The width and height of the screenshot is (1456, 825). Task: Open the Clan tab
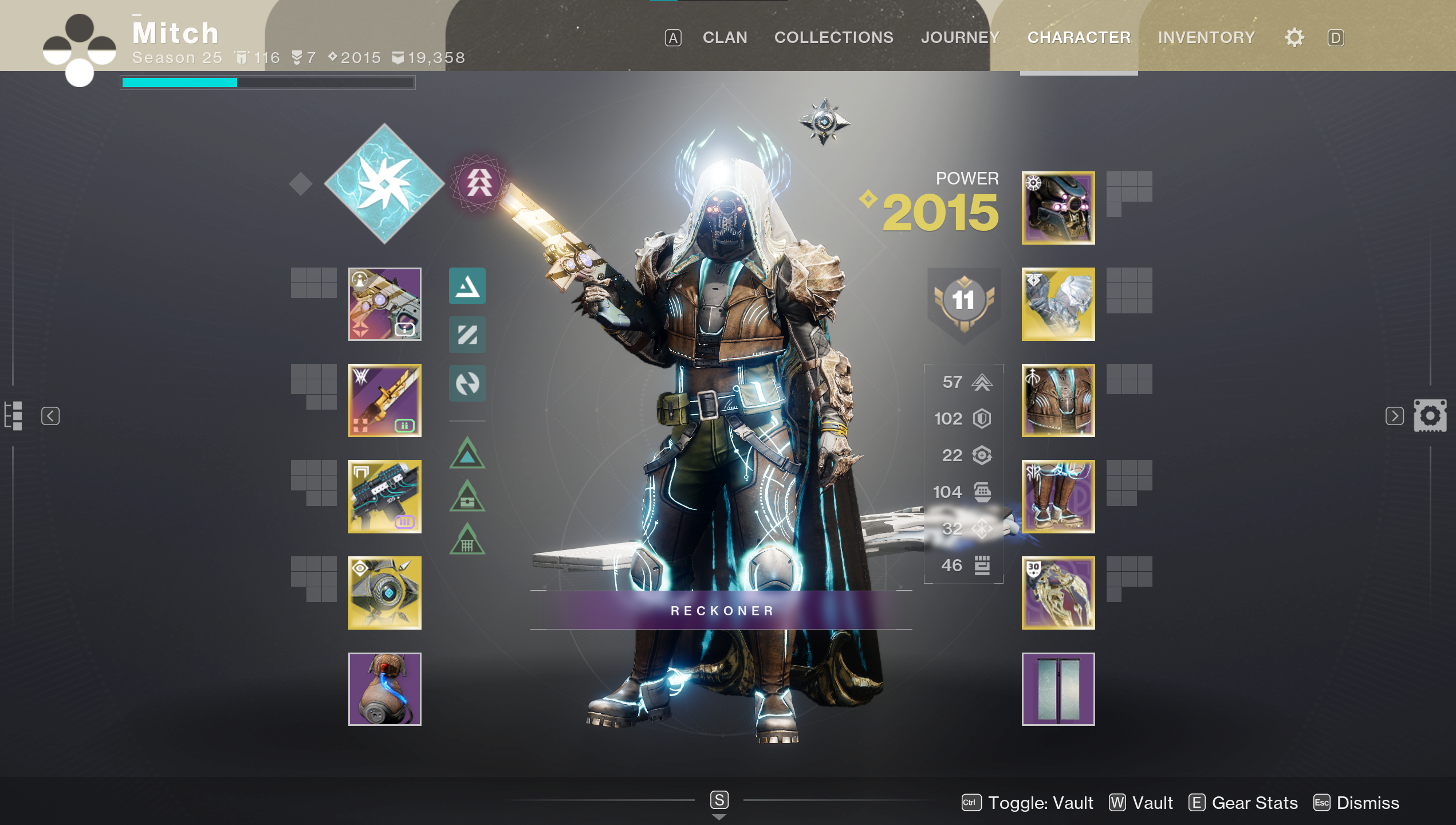[x=725, y=38]
